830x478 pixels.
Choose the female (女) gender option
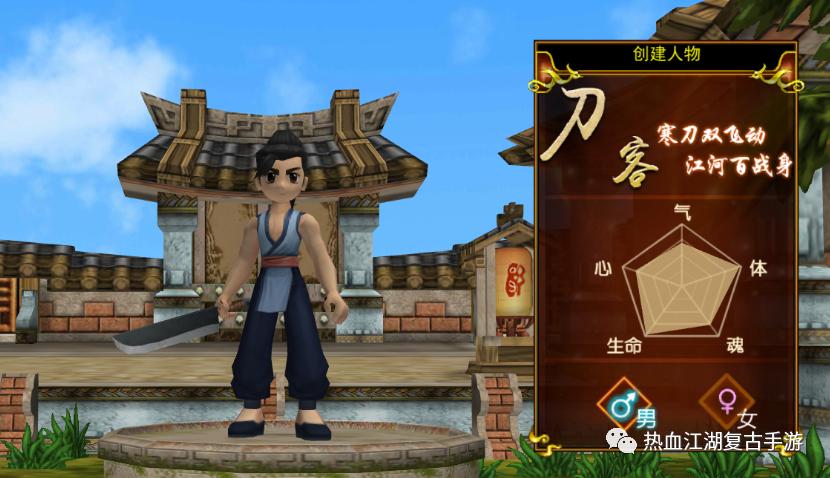point(727,402)
